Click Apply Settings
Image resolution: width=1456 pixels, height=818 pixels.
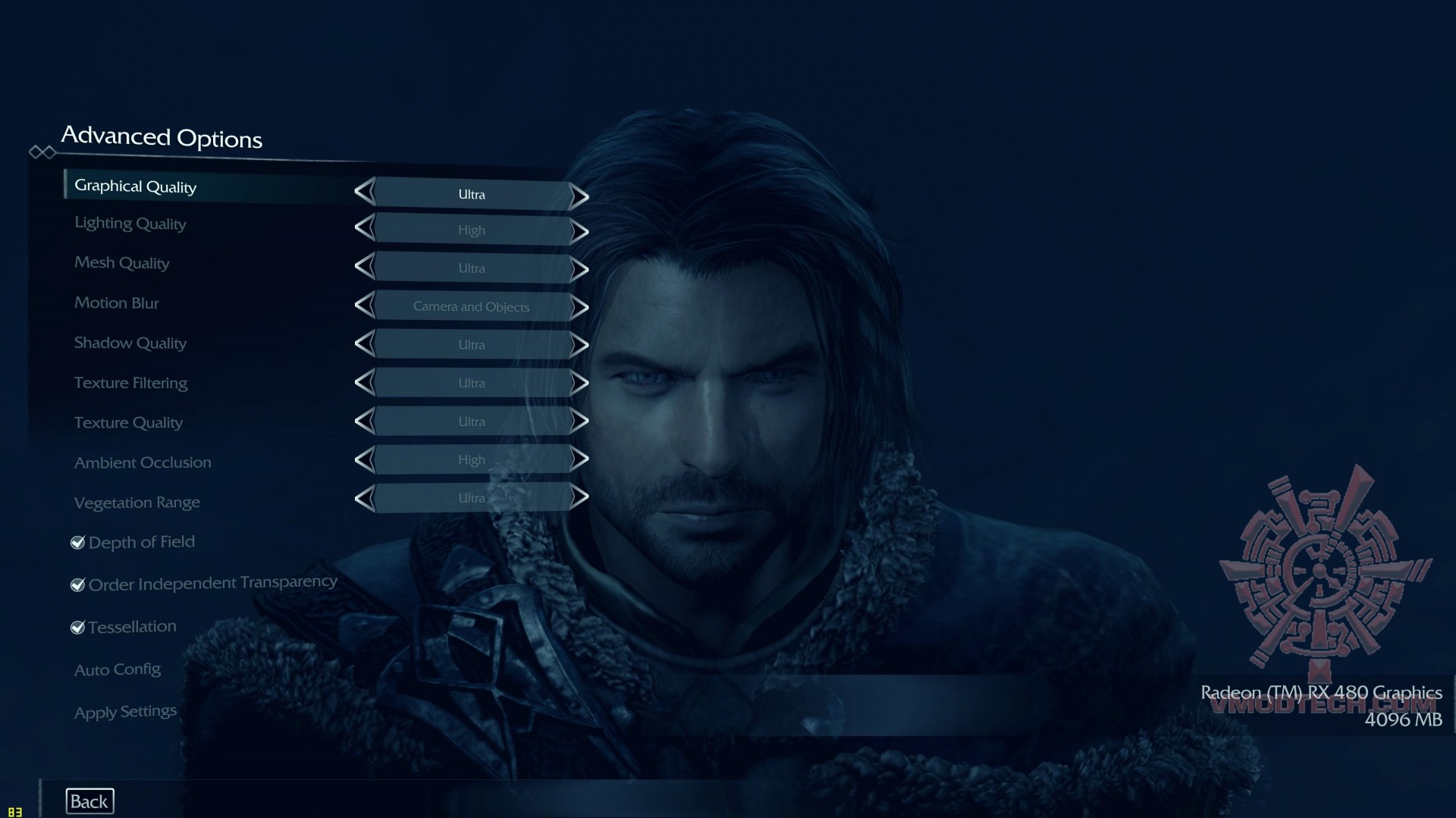point(125,711)
